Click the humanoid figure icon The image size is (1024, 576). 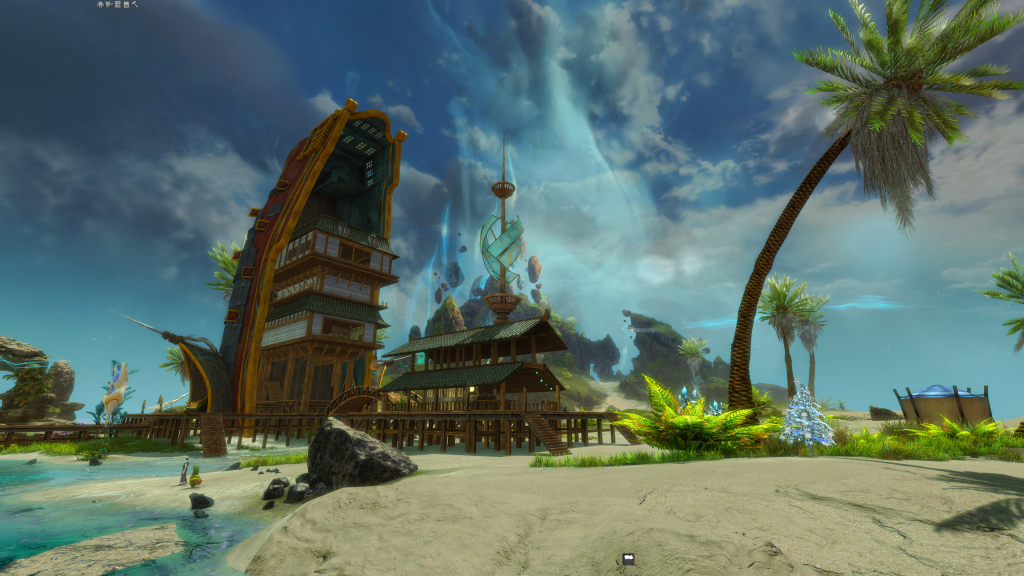pyautogui.click(x=100, y=4)
